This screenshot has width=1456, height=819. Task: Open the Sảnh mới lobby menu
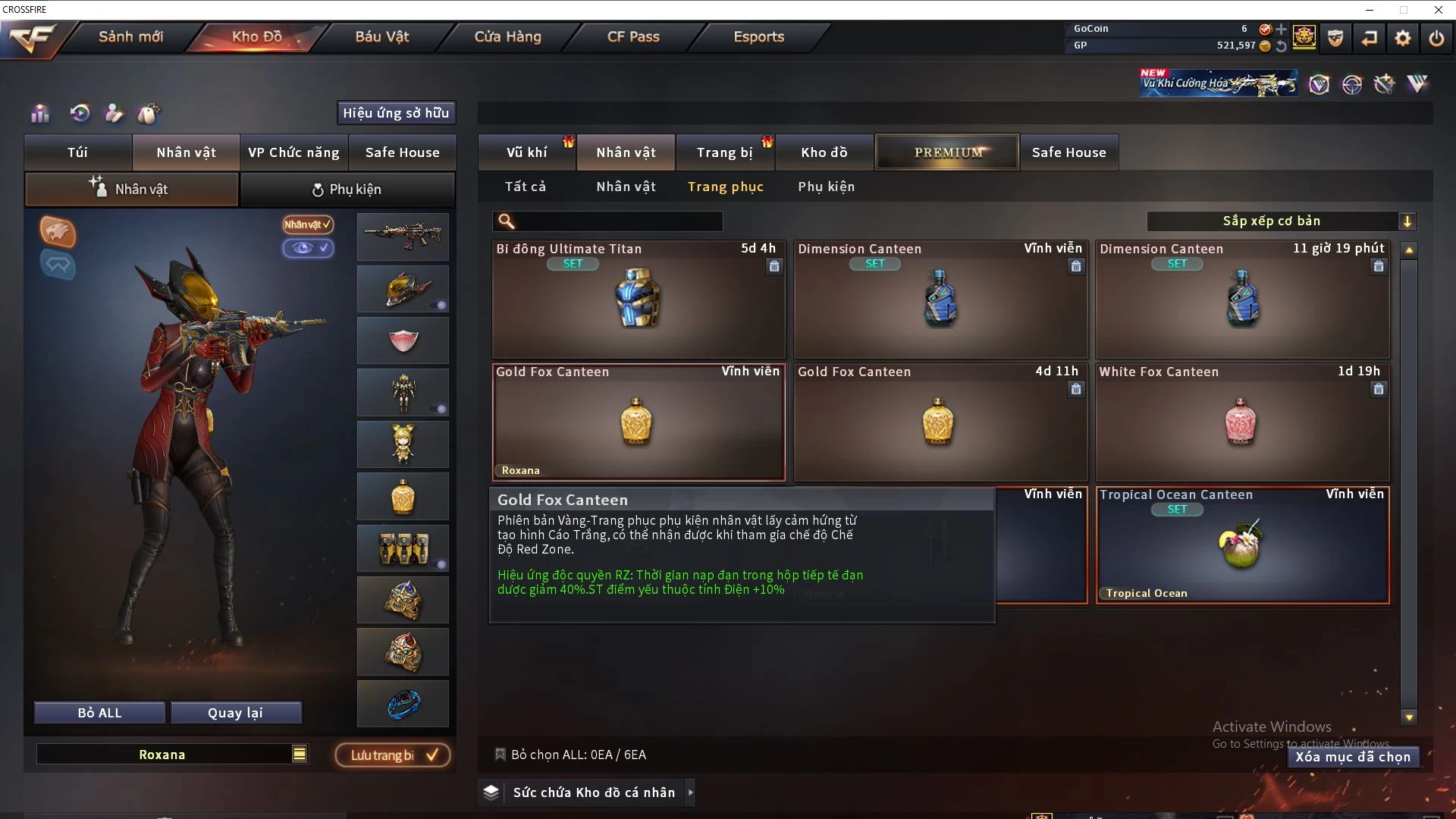[x=130, y=36]
